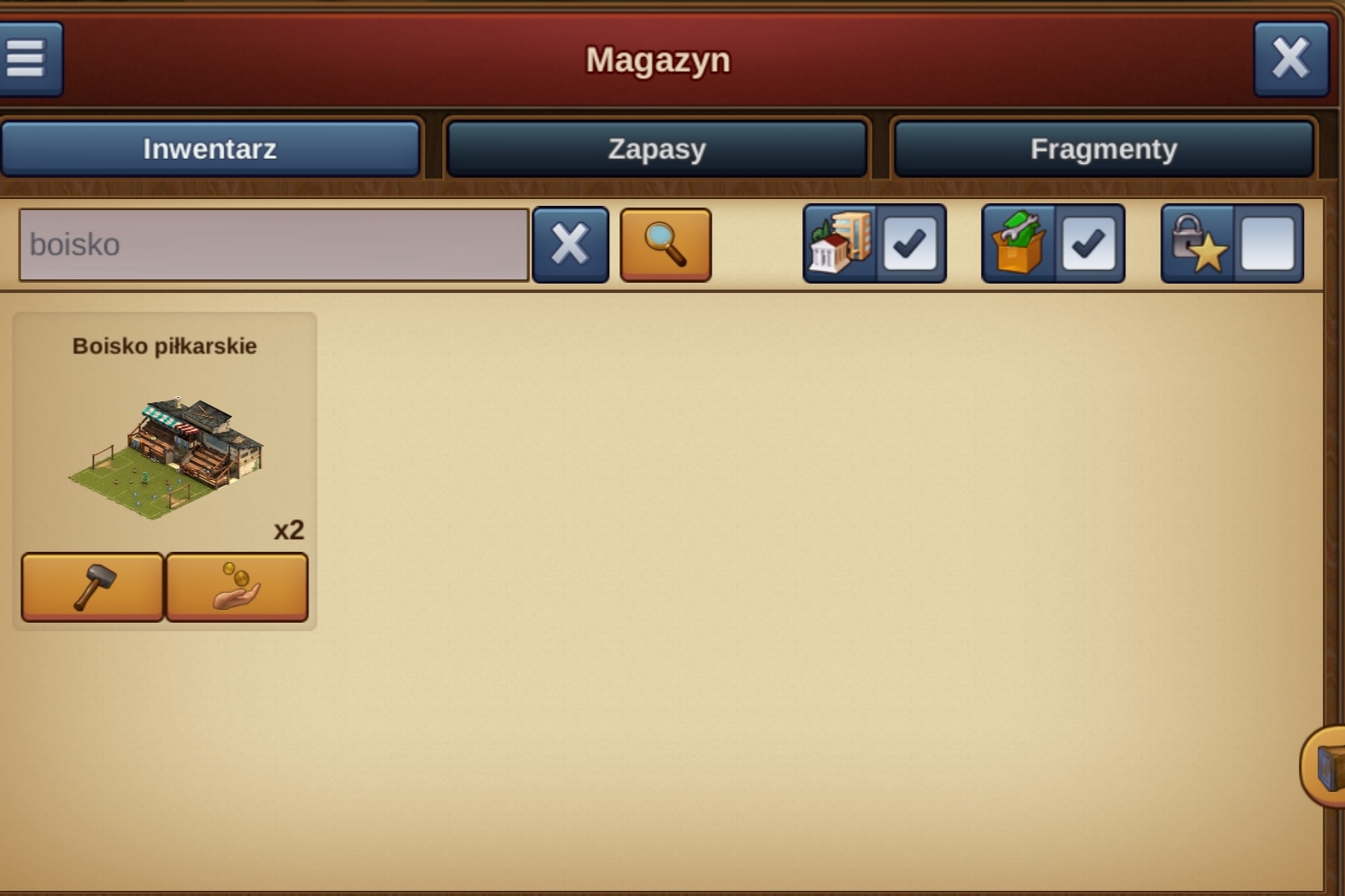Close the Magazyn window
The image size is (1345, 896).
point(1290,59)
